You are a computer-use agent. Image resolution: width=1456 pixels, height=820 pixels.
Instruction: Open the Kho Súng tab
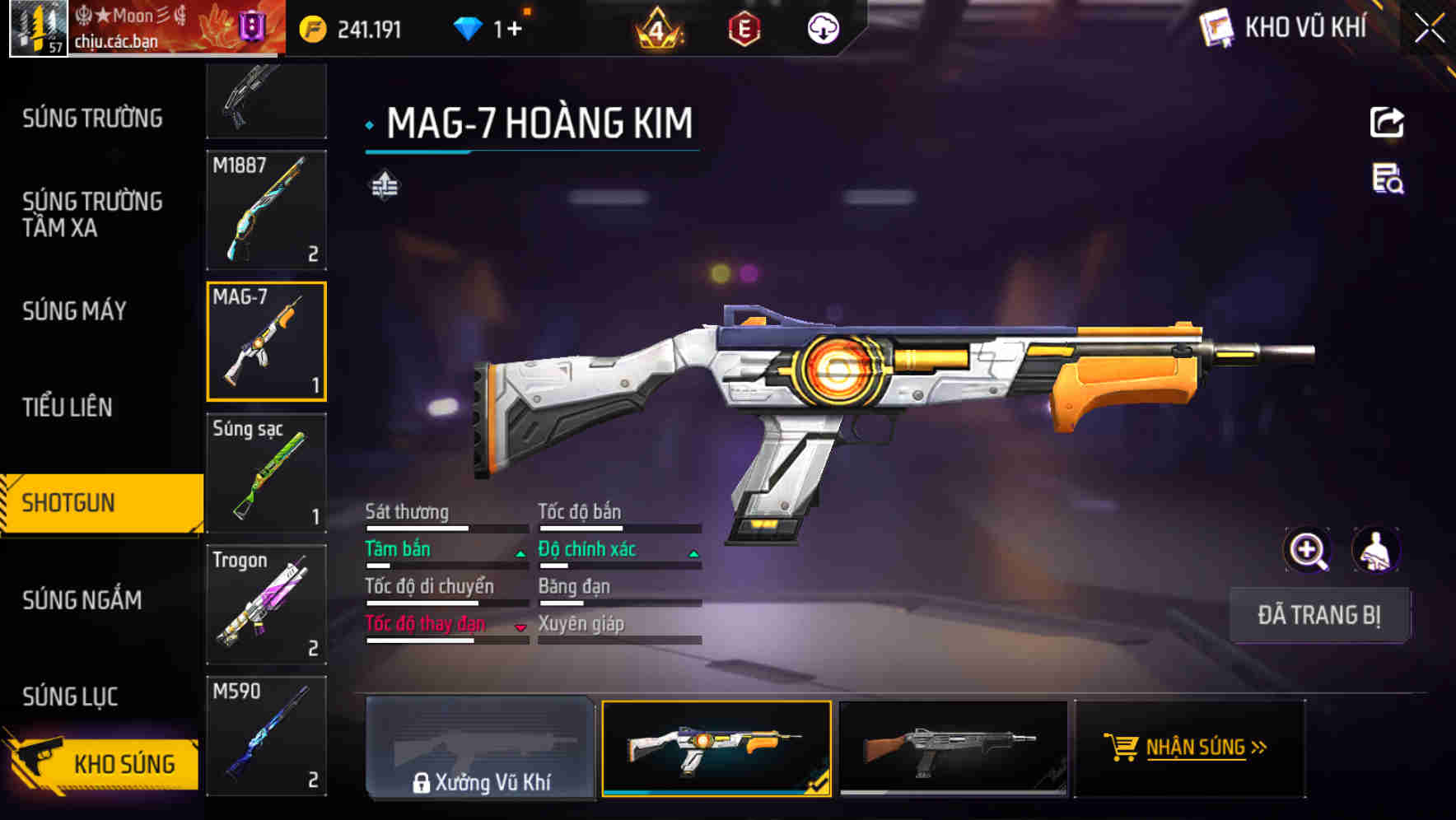pos(103,764)
